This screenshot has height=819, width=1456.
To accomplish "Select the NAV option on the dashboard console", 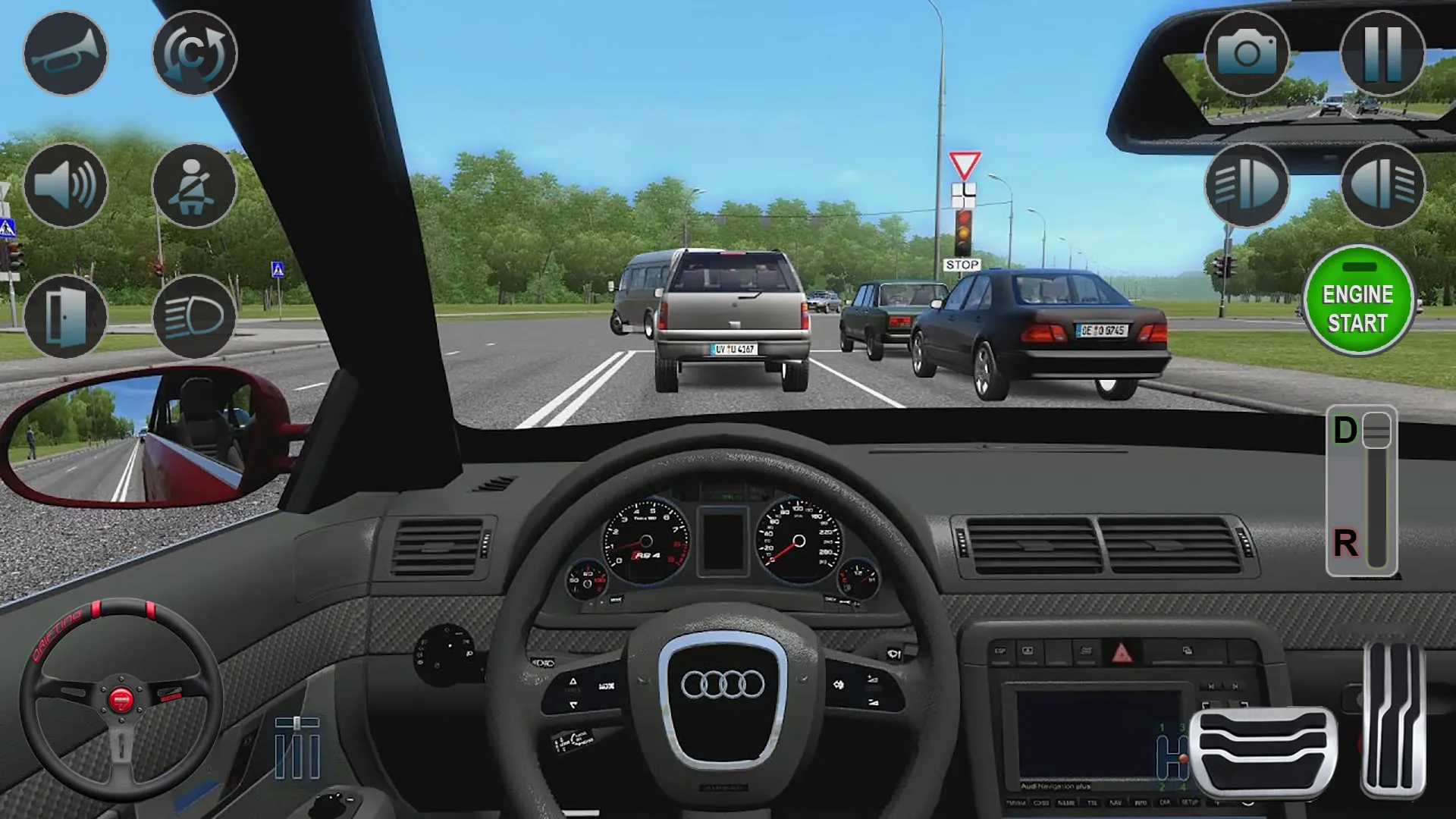I will click(x=1115, y=802).
